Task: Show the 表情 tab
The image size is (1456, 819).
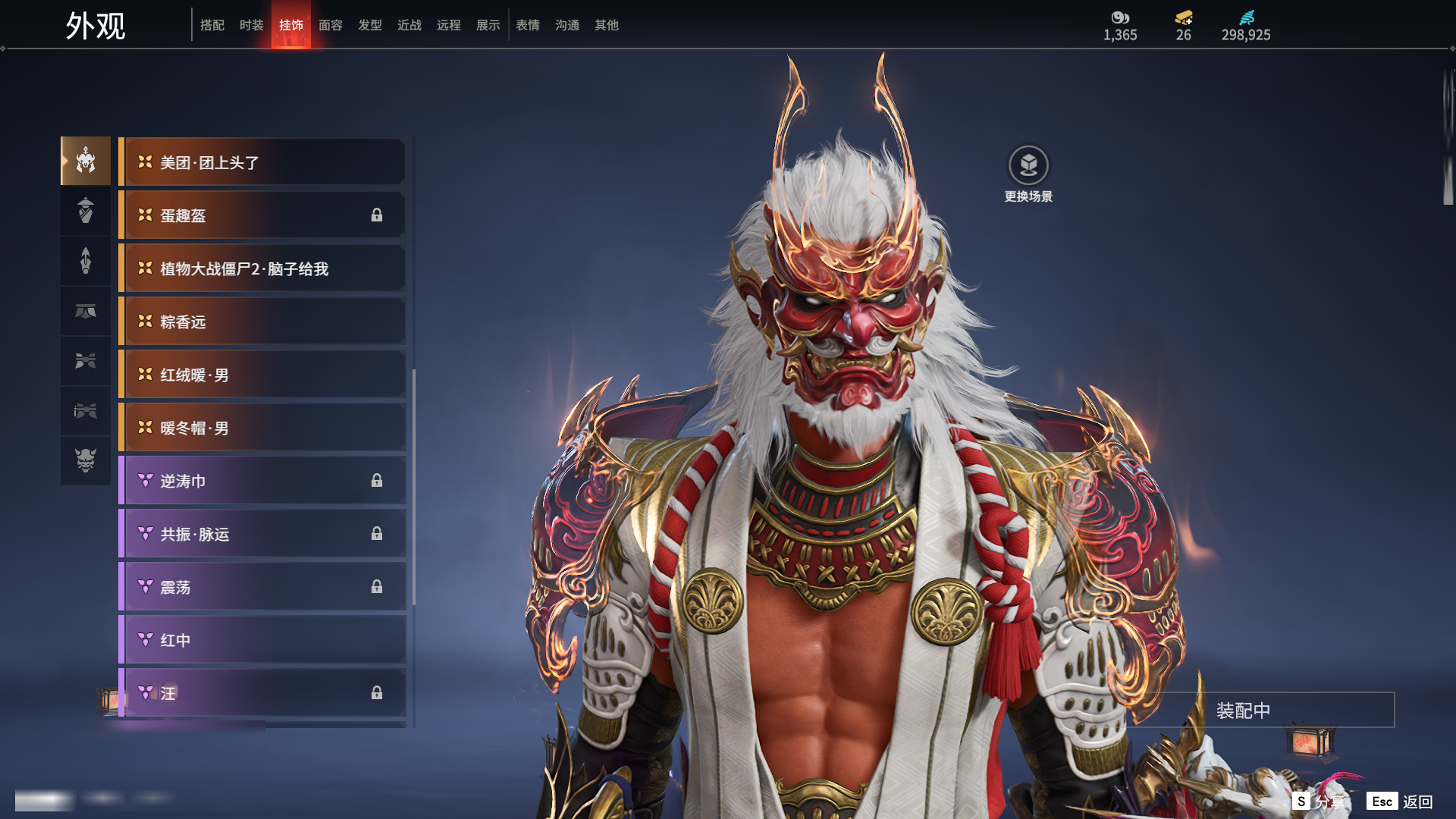Action: click(x=527, y=25)
